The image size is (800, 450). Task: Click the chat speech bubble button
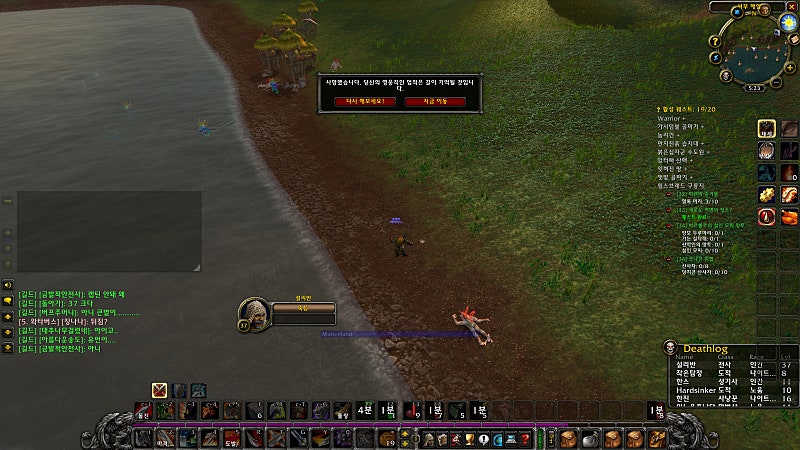(8, 300)
